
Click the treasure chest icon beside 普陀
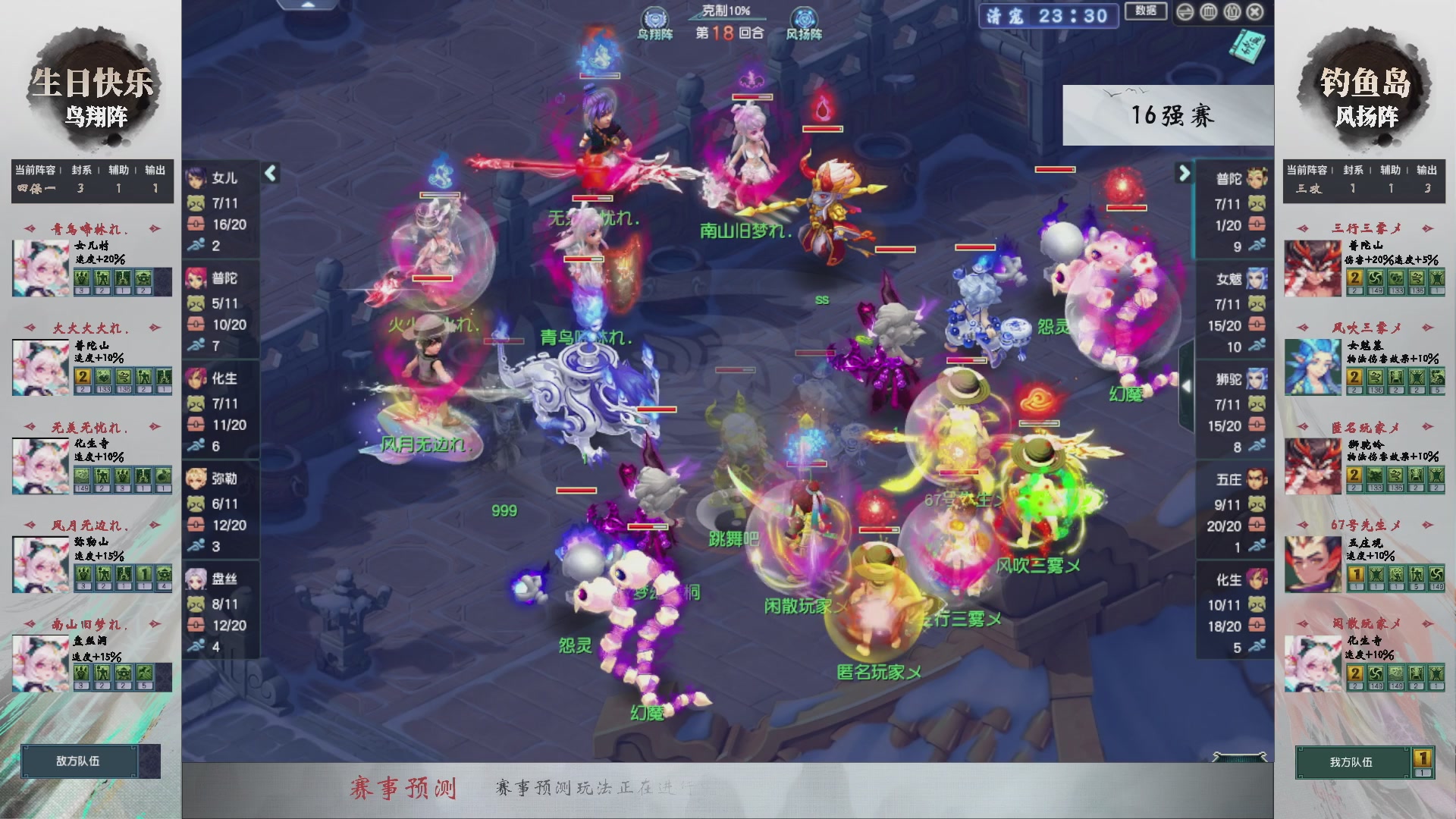point(196,324)
